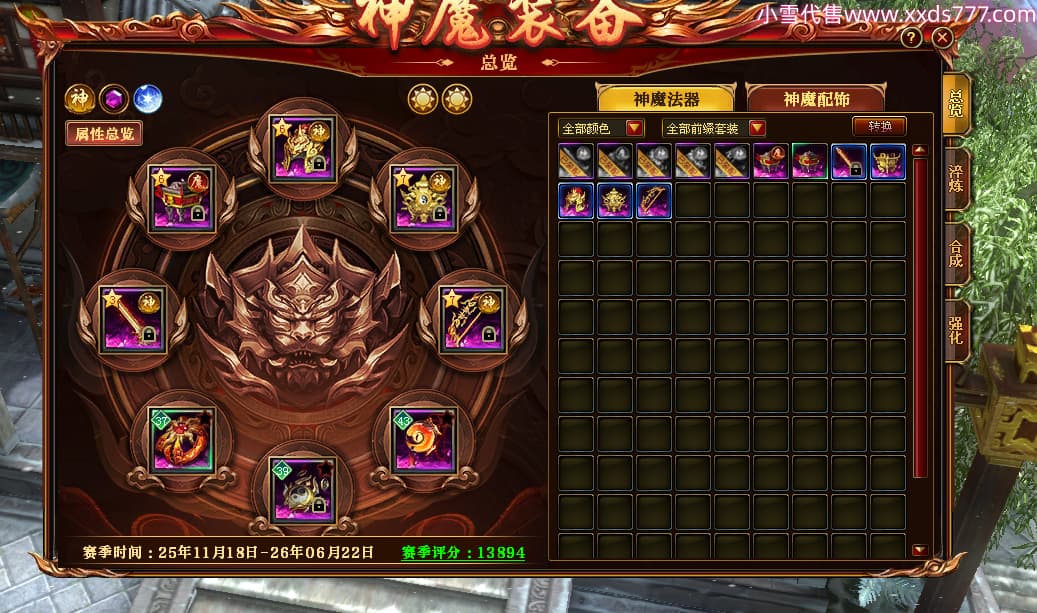Select the 淬炼 side tab
This screenshot has width=1037, height=613.
pos(956,179)
